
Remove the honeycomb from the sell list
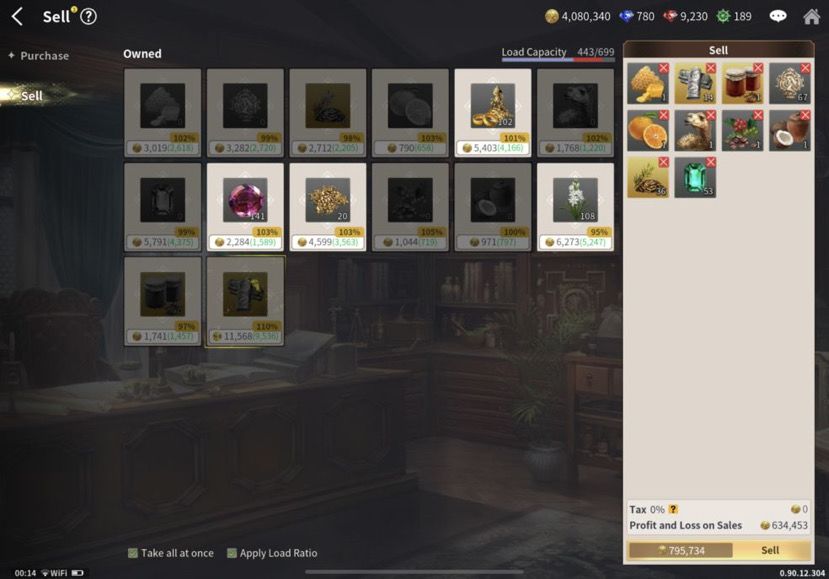coord(663,68)
